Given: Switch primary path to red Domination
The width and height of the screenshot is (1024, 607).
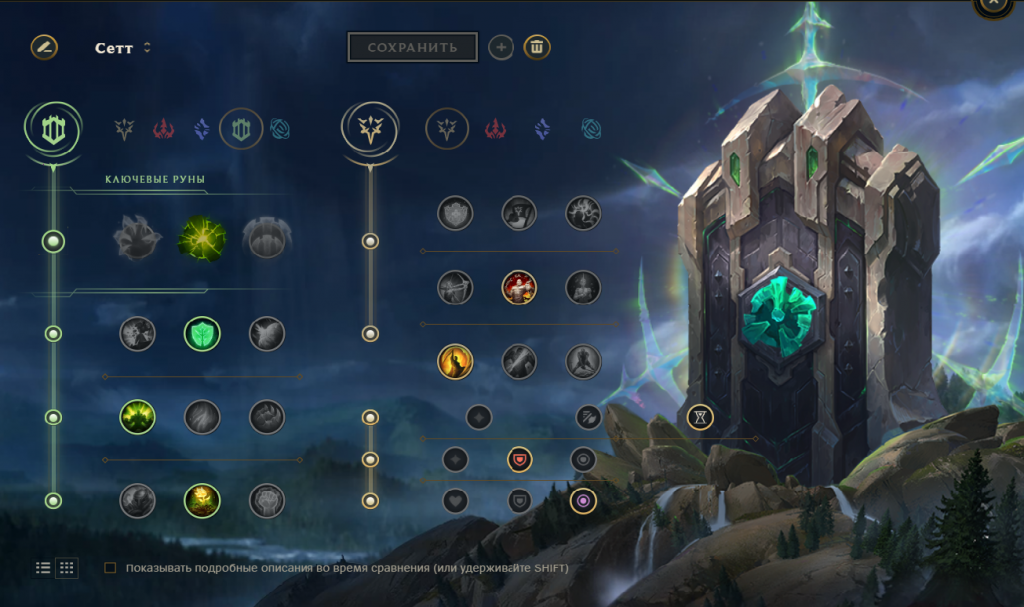Looking at the screenshot, I should (164, 129).
